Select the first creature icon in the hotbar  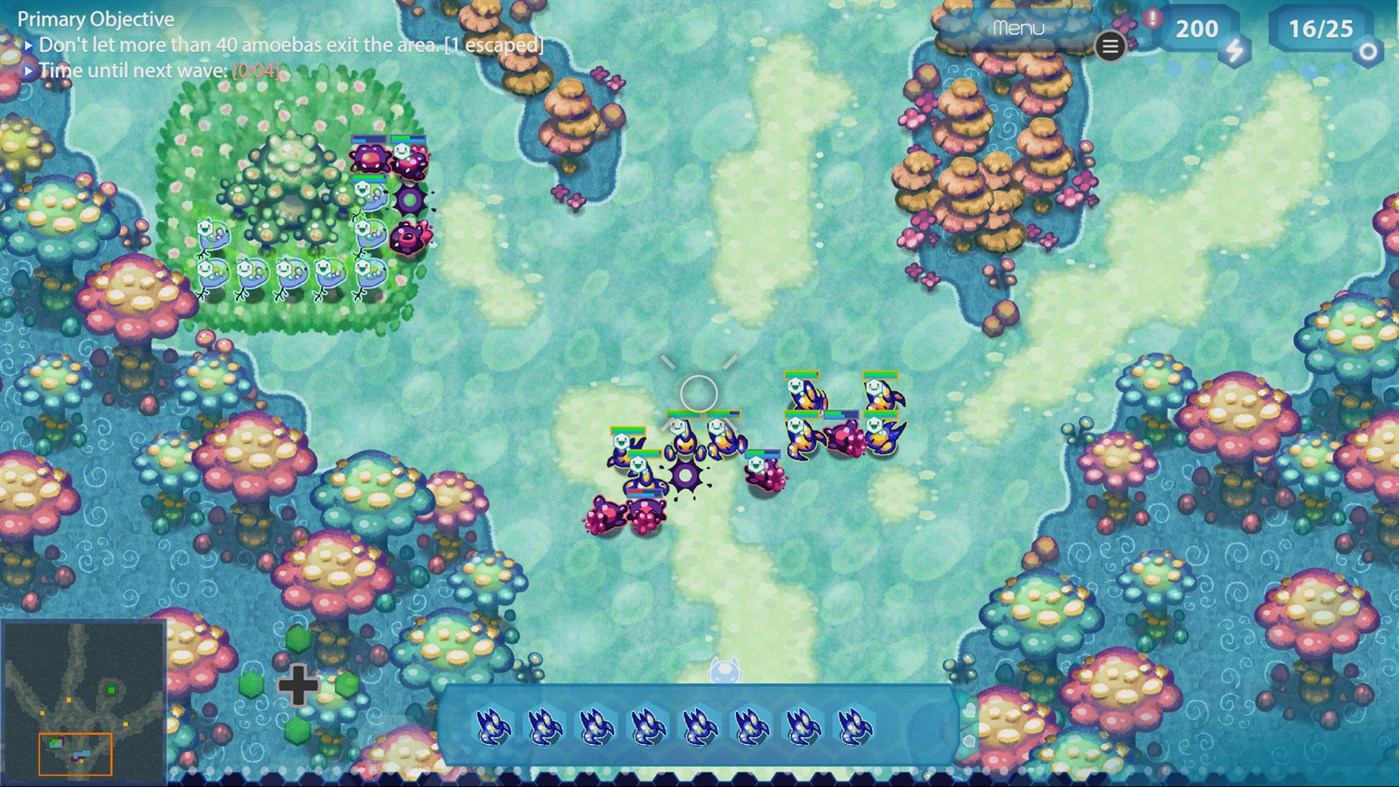[492, 724]
